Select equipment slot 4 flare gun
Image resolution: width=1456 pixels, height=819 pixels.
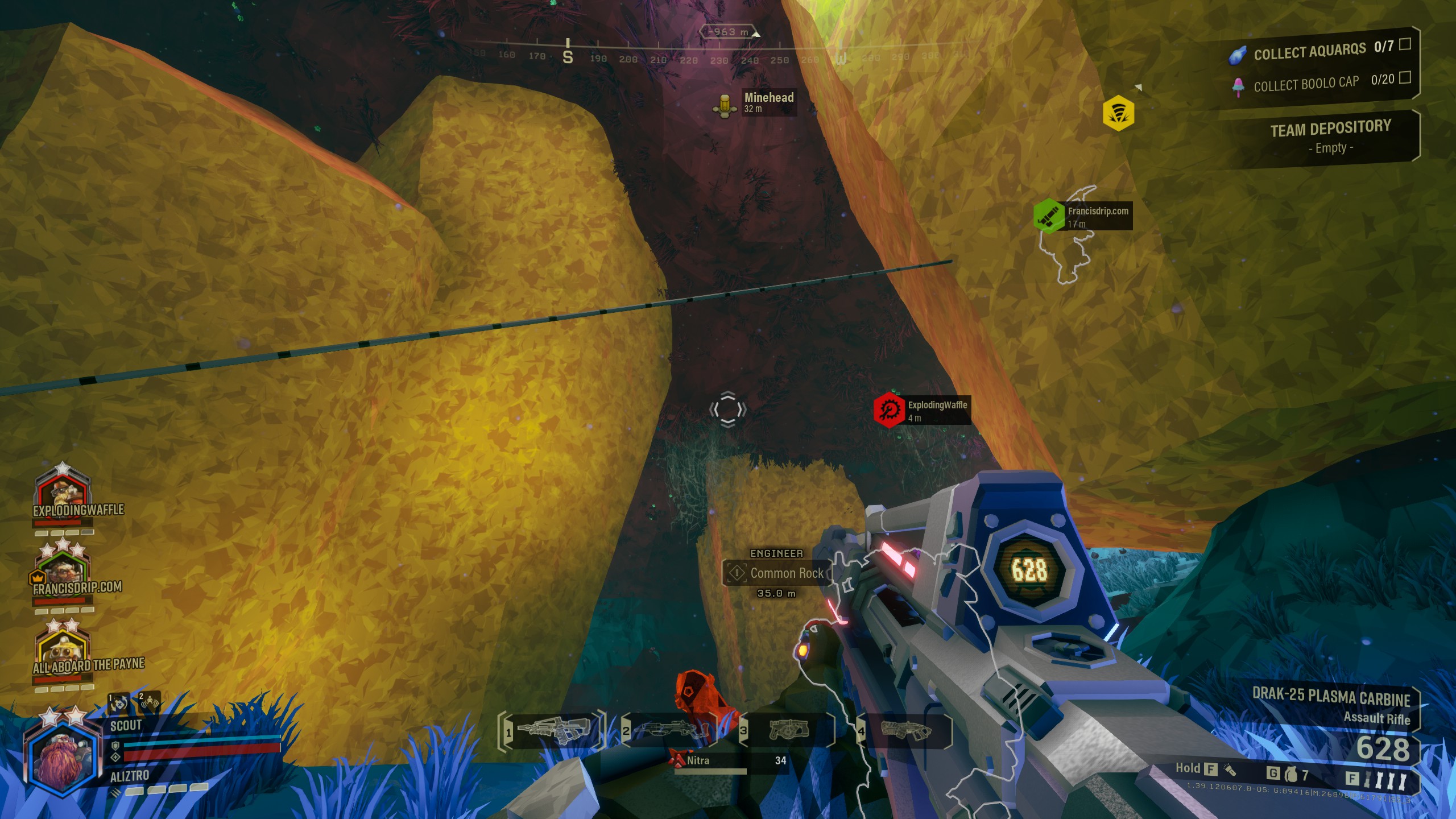click(x=905, y=731)
